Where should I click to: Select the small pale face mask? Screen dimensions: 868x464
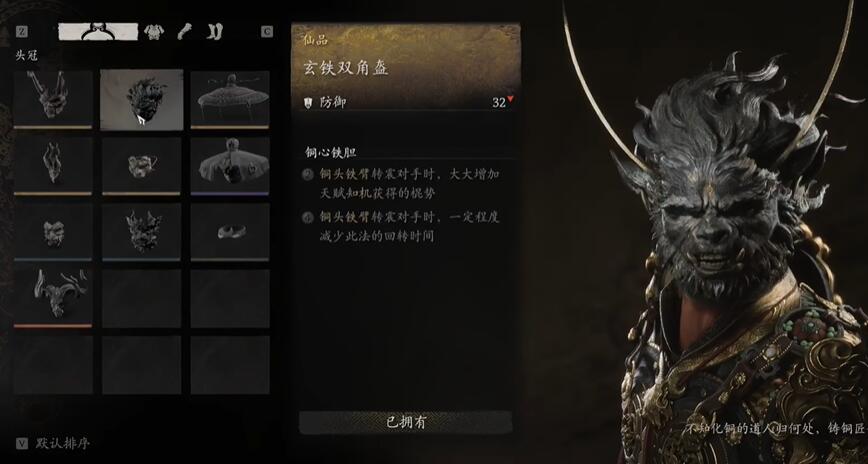click(53, 231)
